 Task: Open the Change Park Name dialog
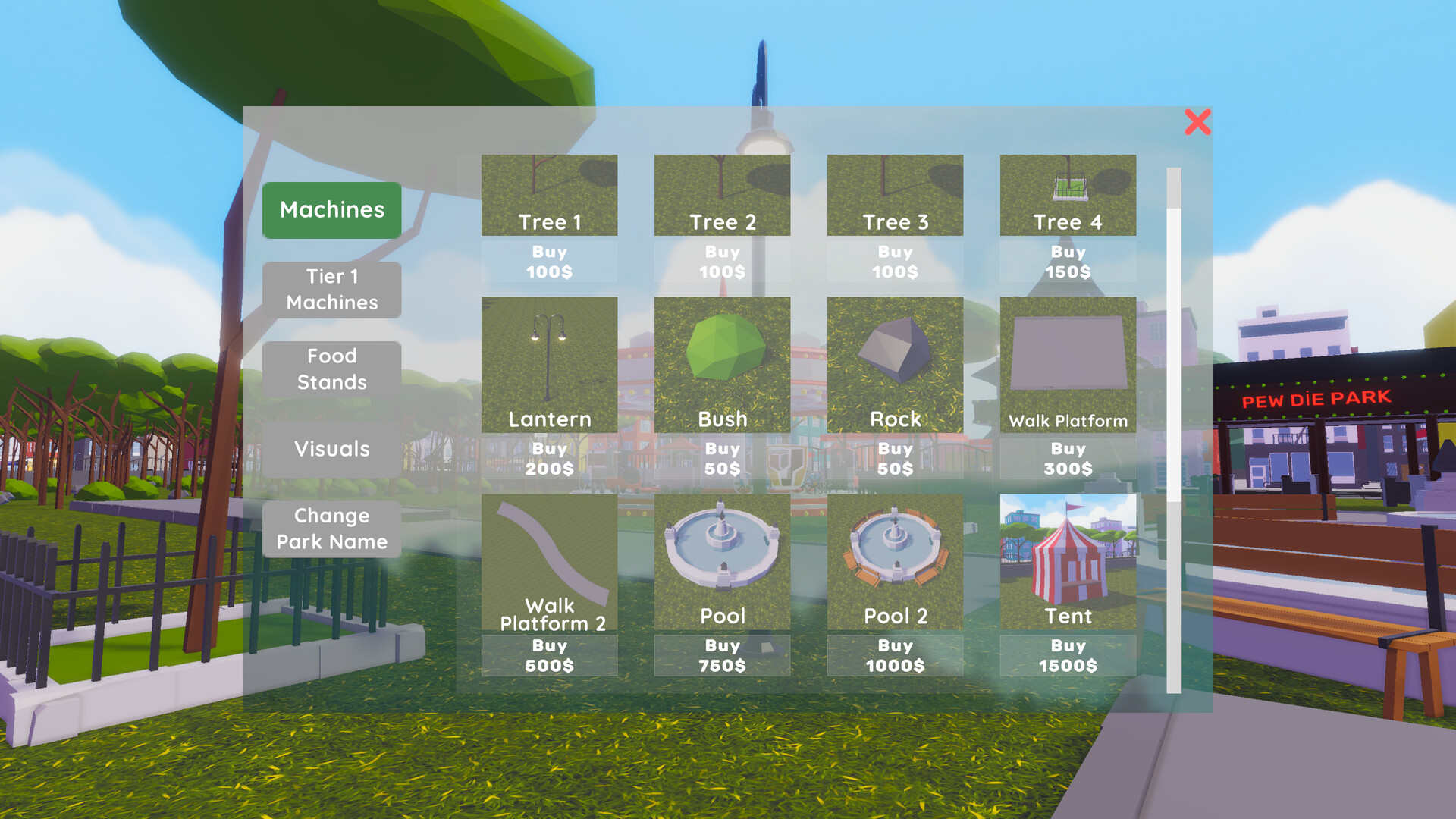(331, 529)
